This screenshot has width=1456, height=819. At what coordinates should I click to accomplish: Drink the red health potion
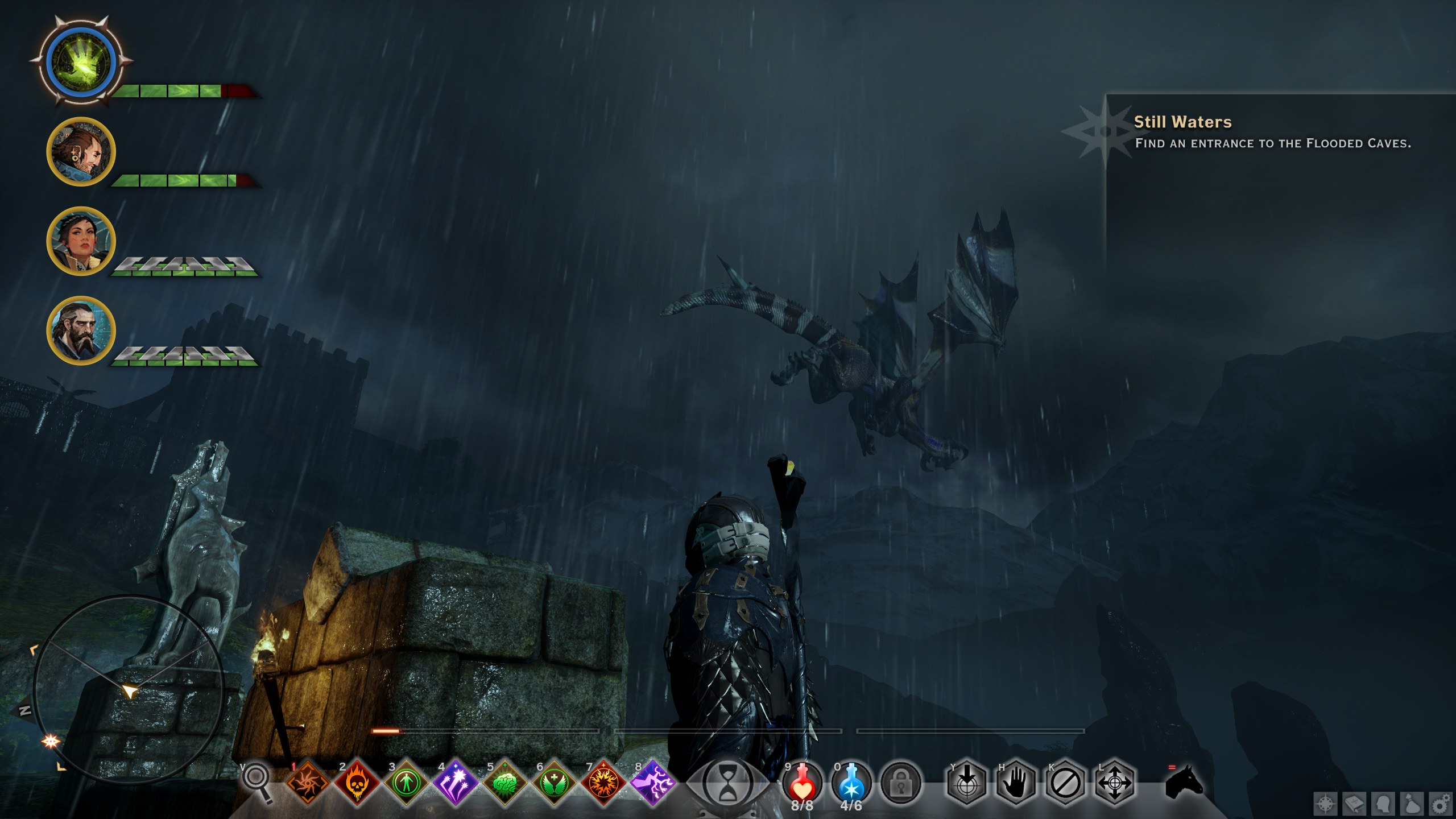[x=802, y=783]
